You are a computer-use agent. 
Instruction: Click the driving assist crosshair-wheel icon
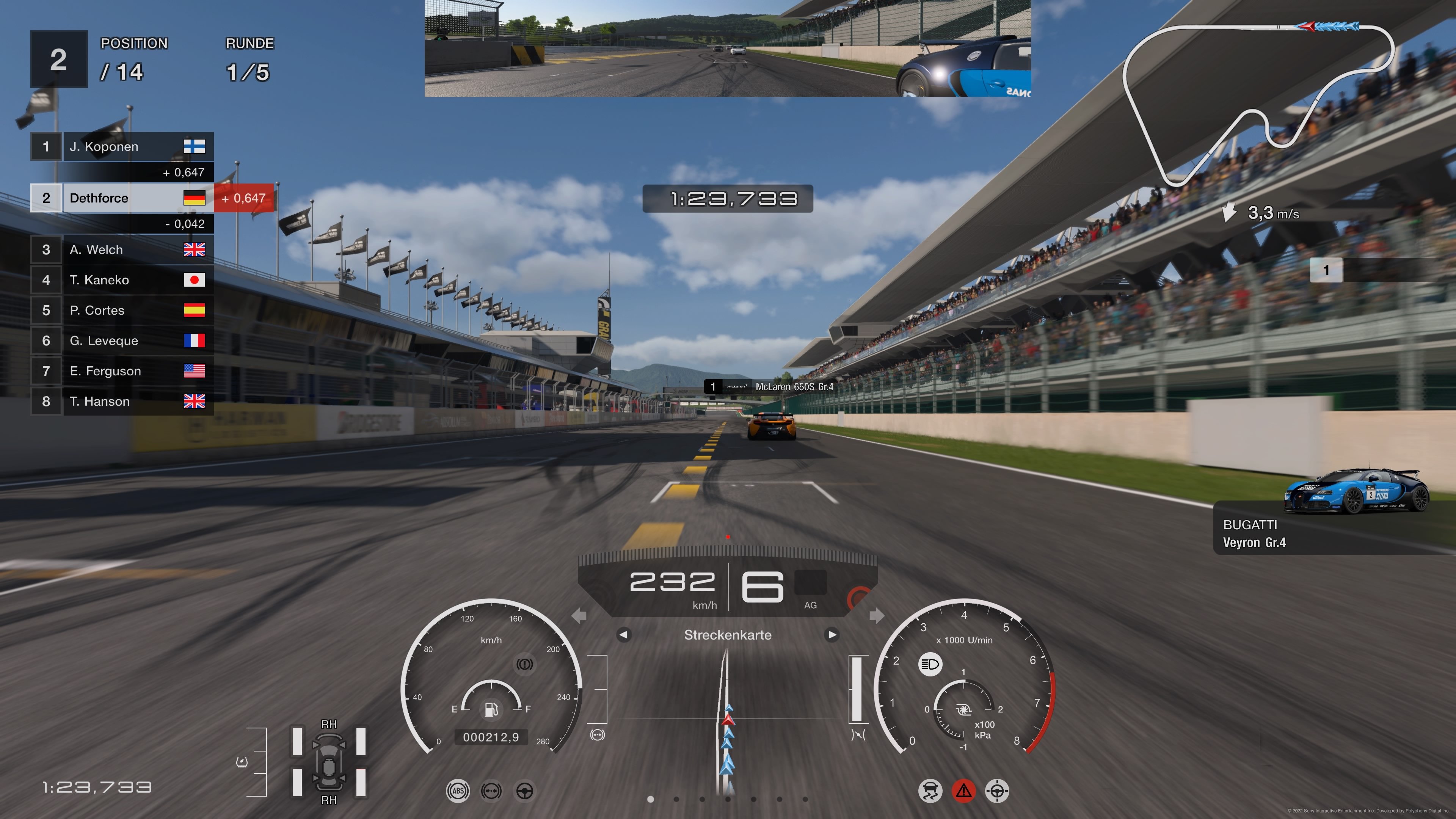tap(997, 791)
